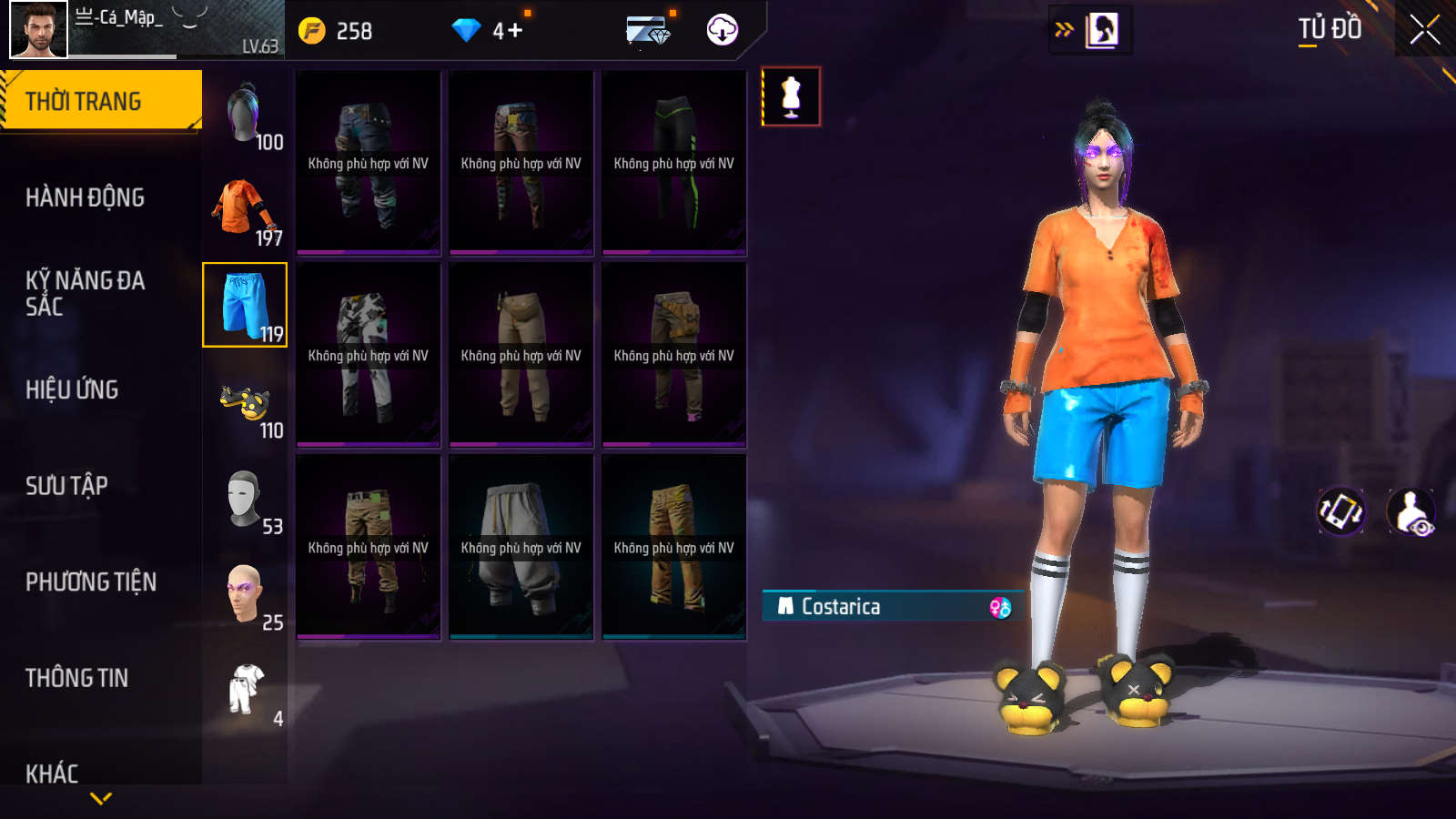Viewport: 1456px width, 819px height.
Task: Pick the blue shorts bottoms category
Action: point(244,306)
